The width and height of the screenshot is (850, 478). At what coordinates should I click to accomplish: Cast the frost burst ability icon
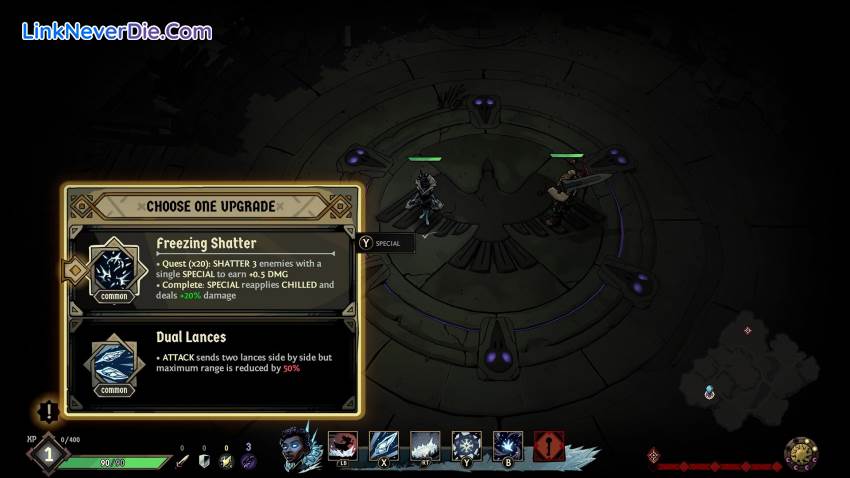[507, 446]
